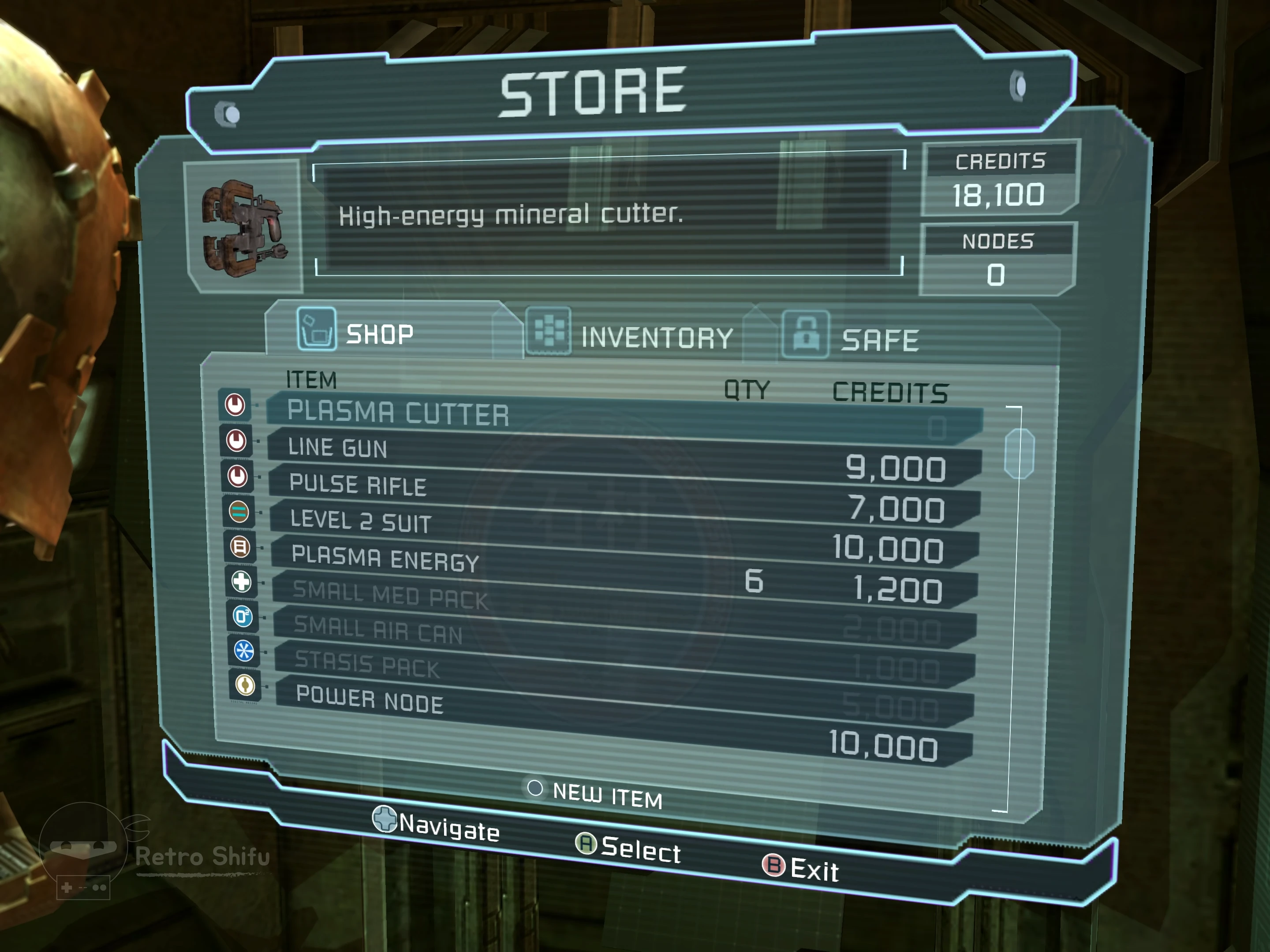Switch to the Safe tab
The height and width of the screenshot is (952, 1270).
(879, 340)
